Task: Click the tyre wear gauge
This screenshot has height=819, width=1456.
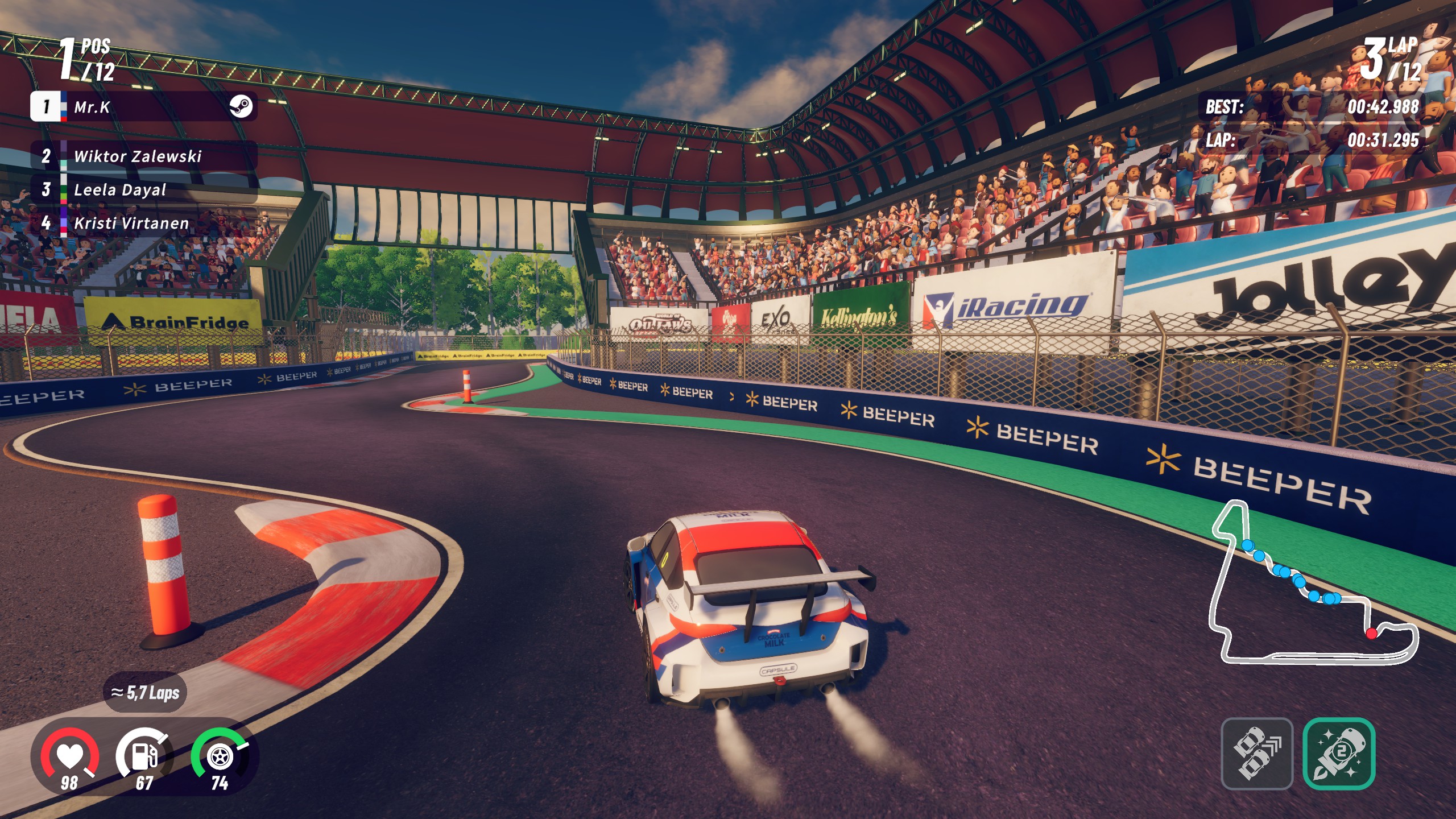Action: click(220, 758)
